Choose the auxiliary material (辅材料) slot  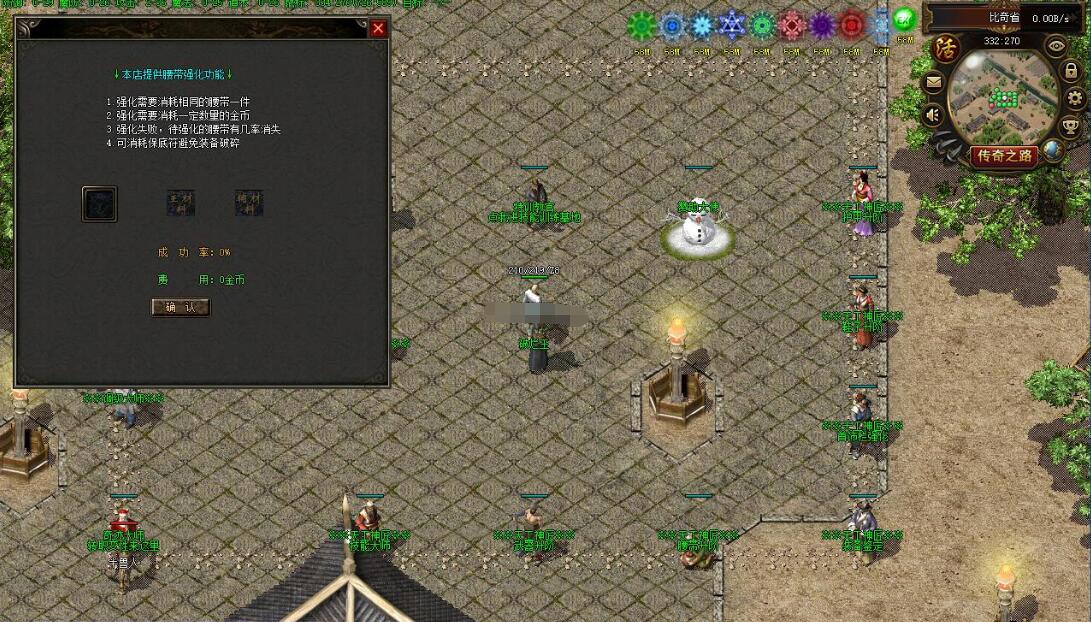point(249,203)
